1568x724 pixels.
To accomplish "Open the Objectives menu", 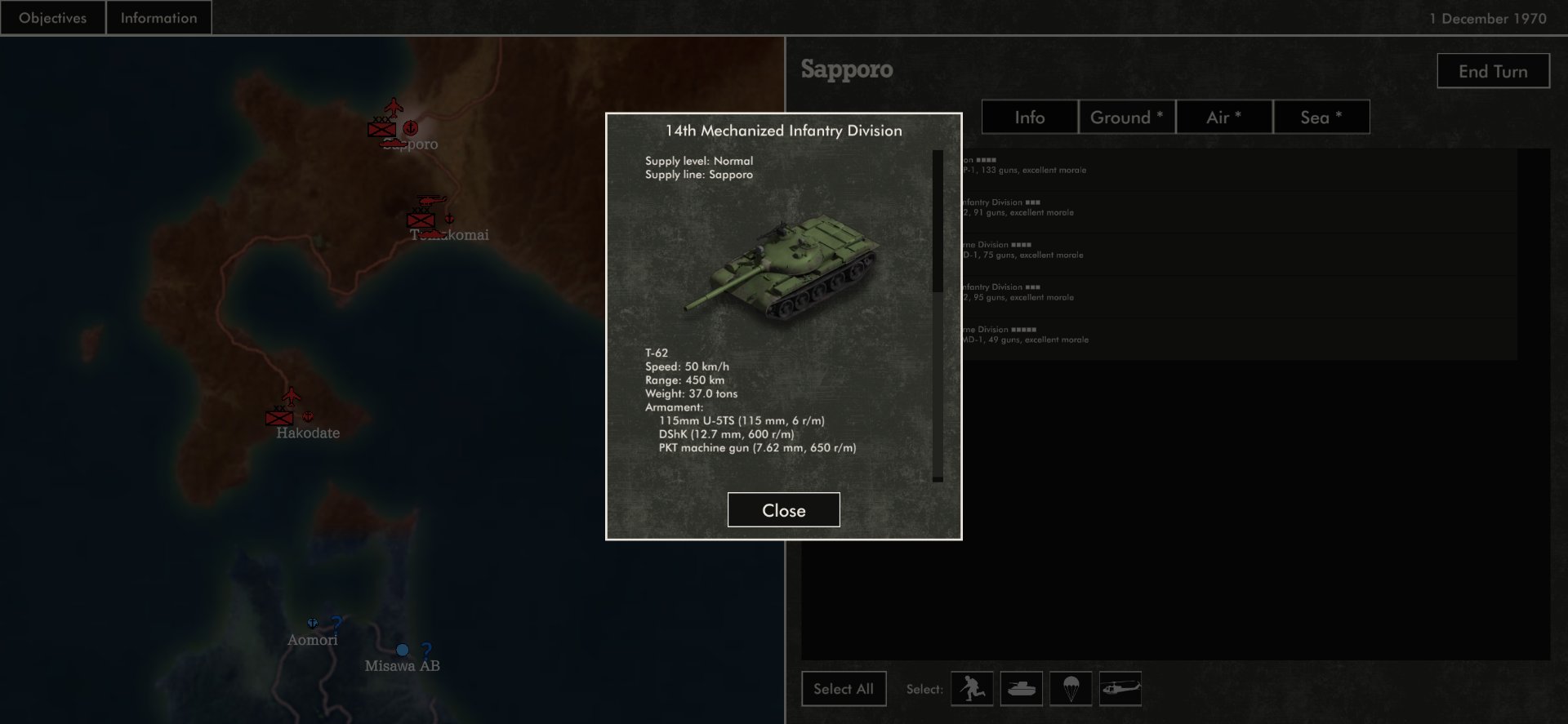I will pyautogui.click(x=52, y=18).
